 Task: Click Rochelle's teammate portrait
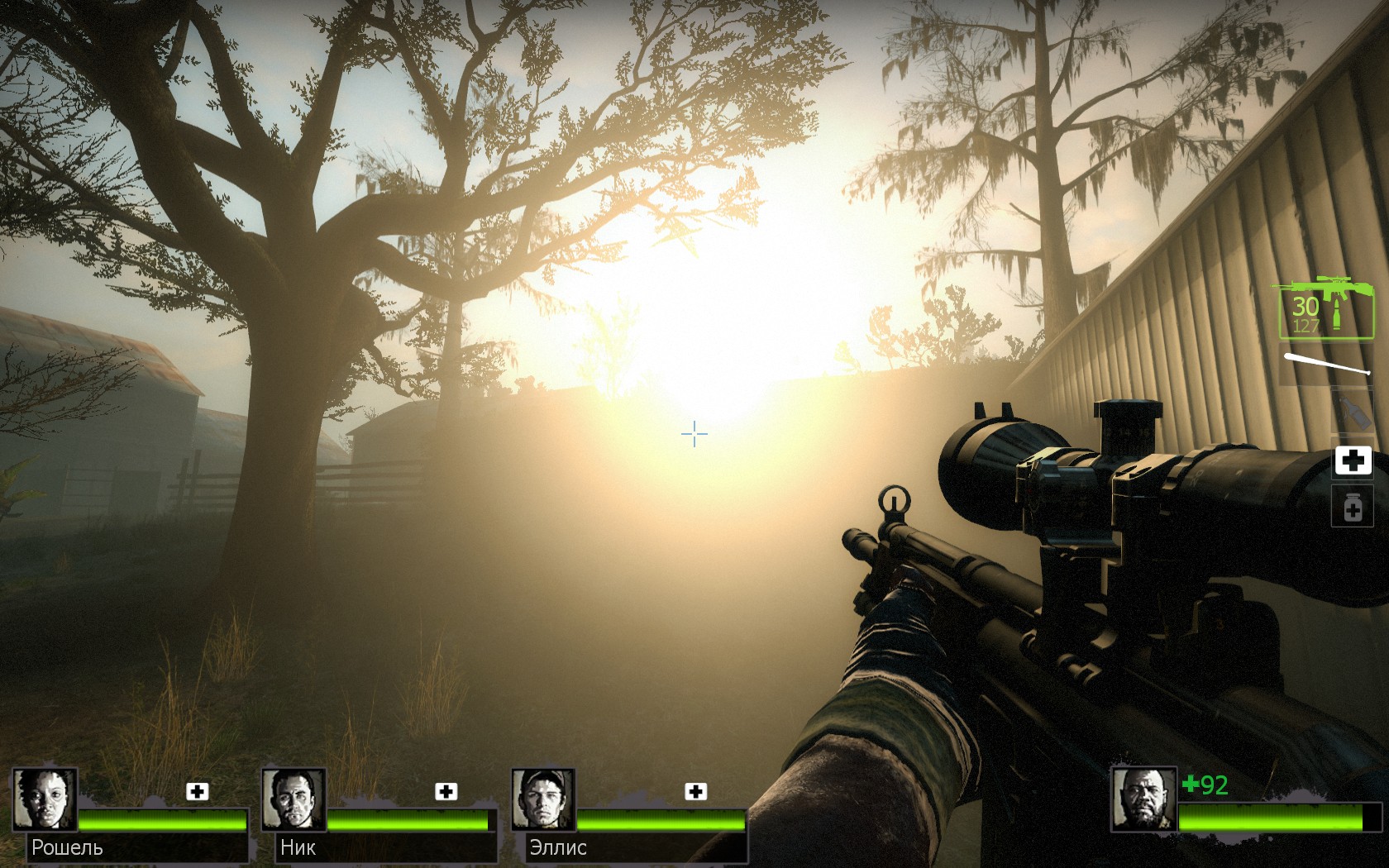[x=45, y=799]
